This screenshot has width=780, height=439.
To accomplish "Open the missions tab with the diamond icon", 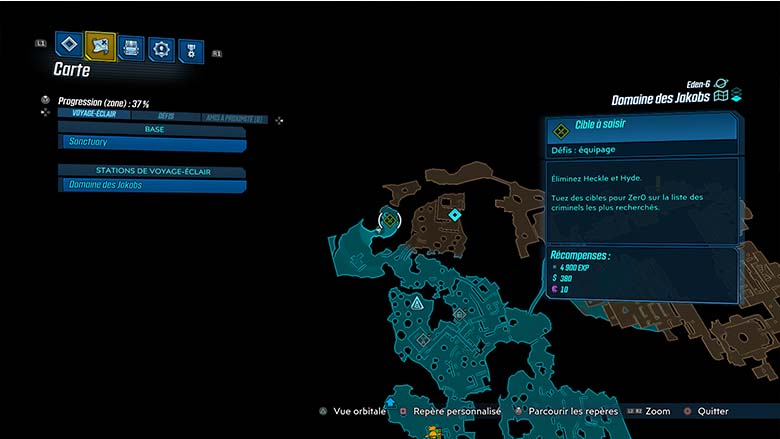I will click(x=68, y=44).
